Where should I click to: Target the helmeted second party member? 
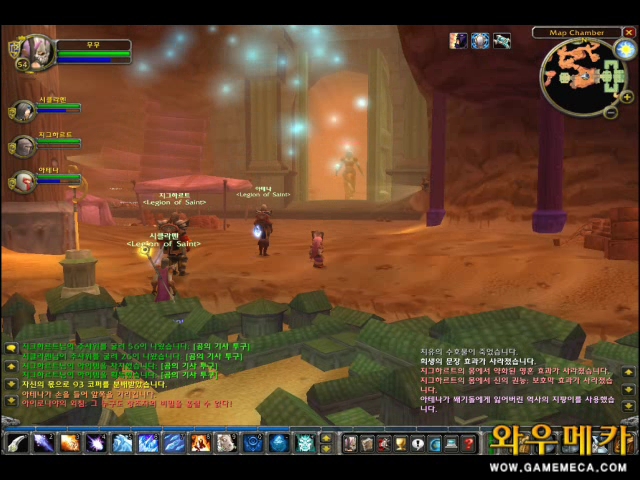23,146
